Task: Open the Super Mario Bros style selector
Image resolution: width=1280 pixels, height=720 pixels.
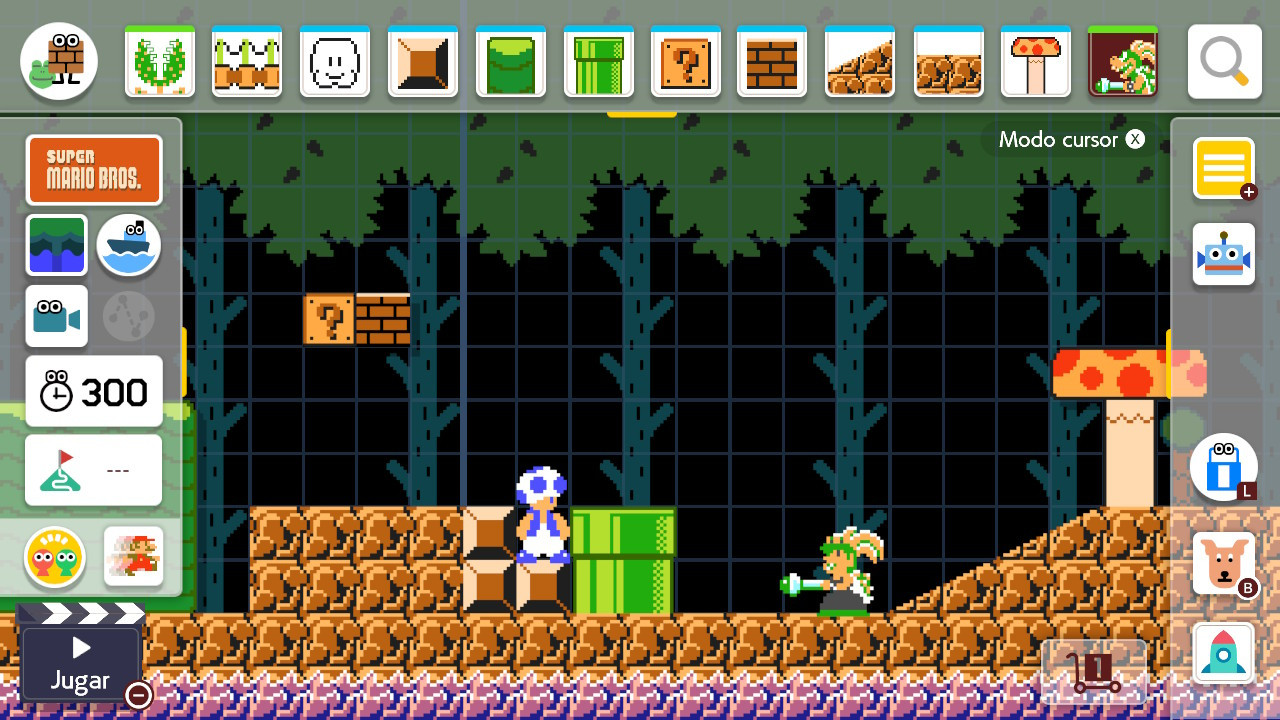Action: point(94,169)
